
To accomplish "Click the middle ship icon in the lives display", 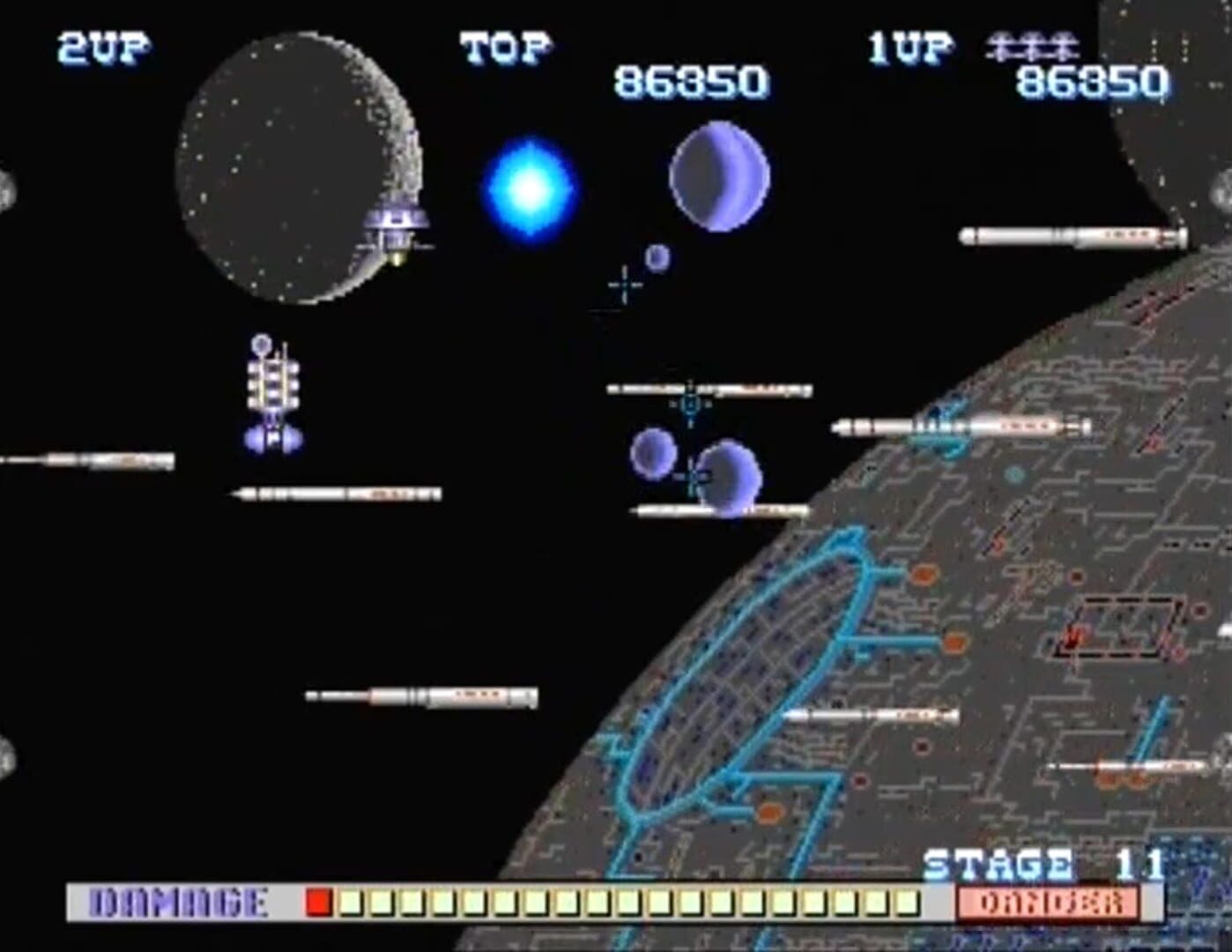I will tap(1031, 44).
